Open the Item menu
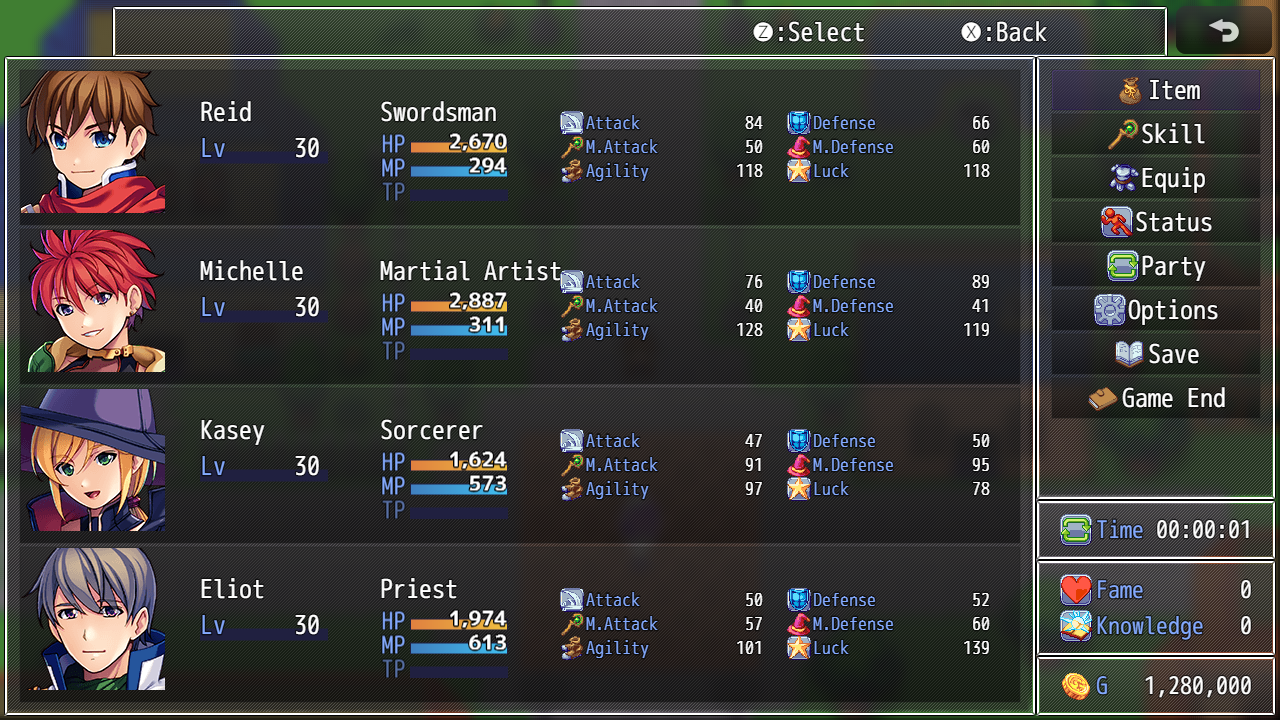The width and height of the screenshot is (1280, 720). click(1156, 91)
